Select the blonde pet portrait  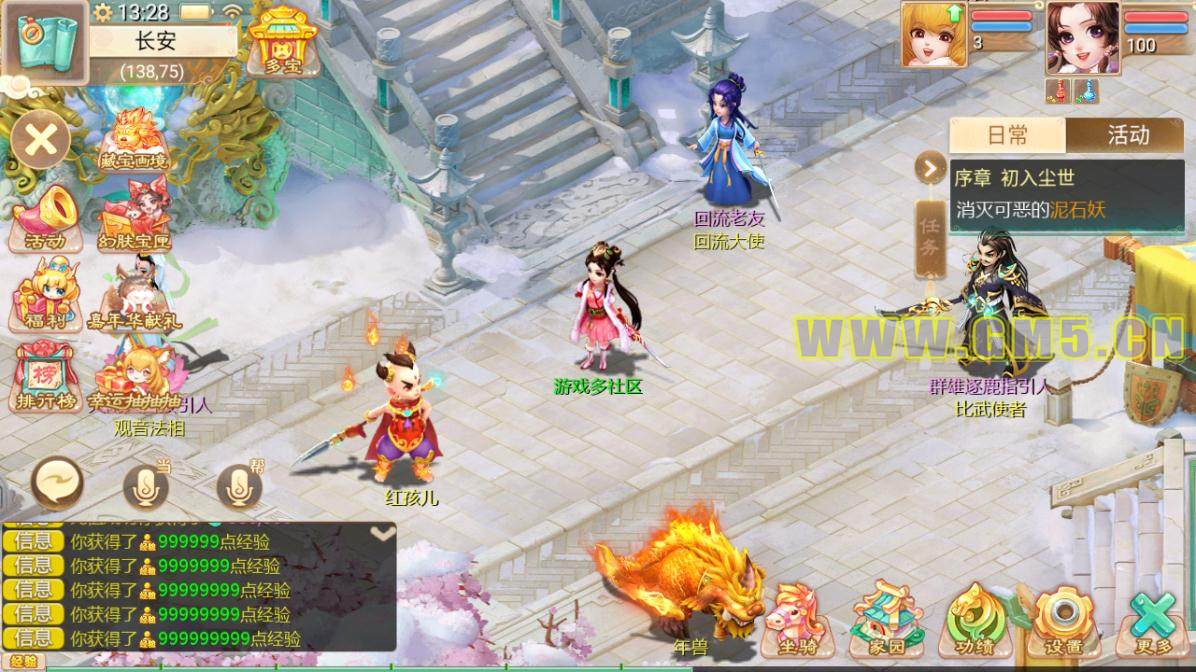(x=934, y=35)
